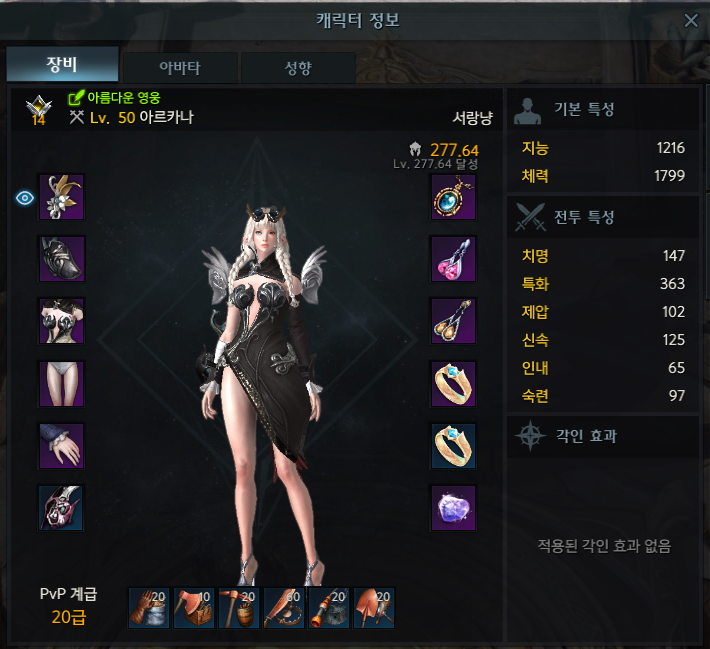
Task: Select the flower hairpin head slot
Action: point(62,198)
